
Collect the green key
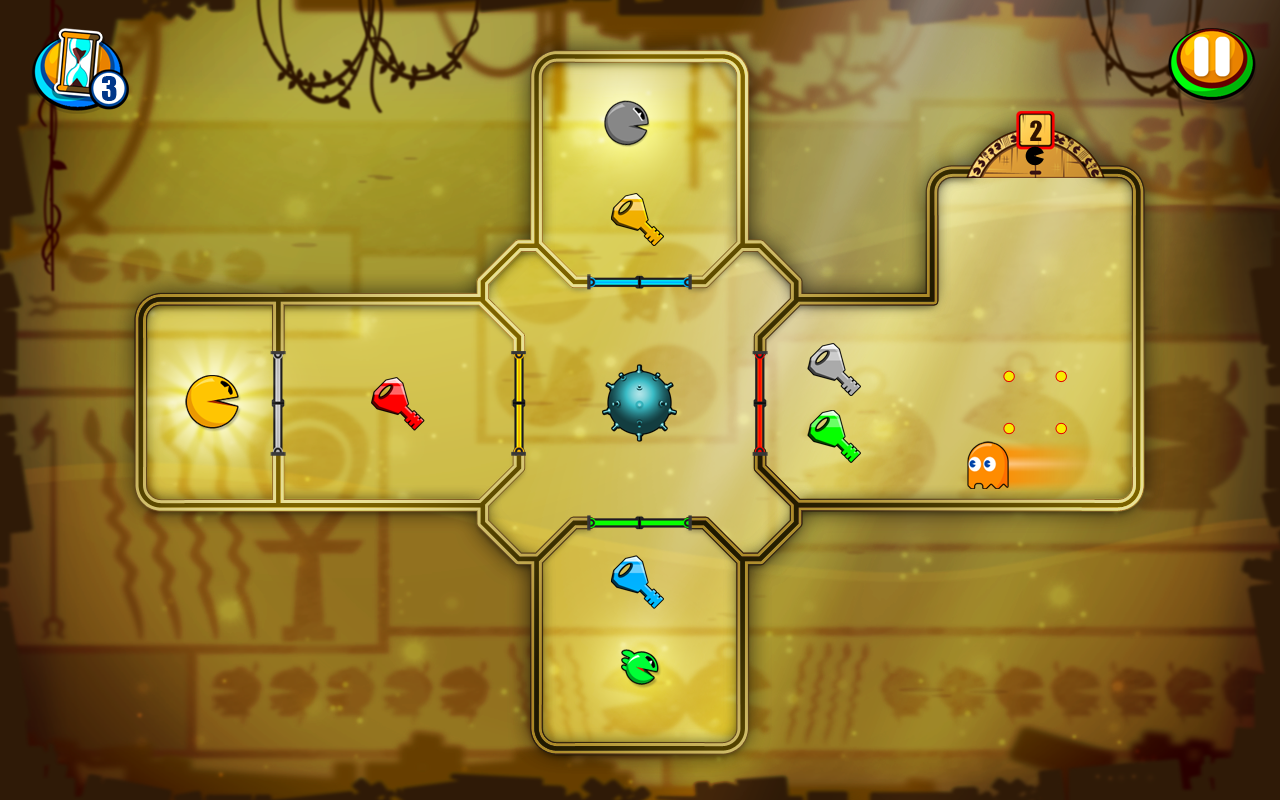[x=834, y=435]
